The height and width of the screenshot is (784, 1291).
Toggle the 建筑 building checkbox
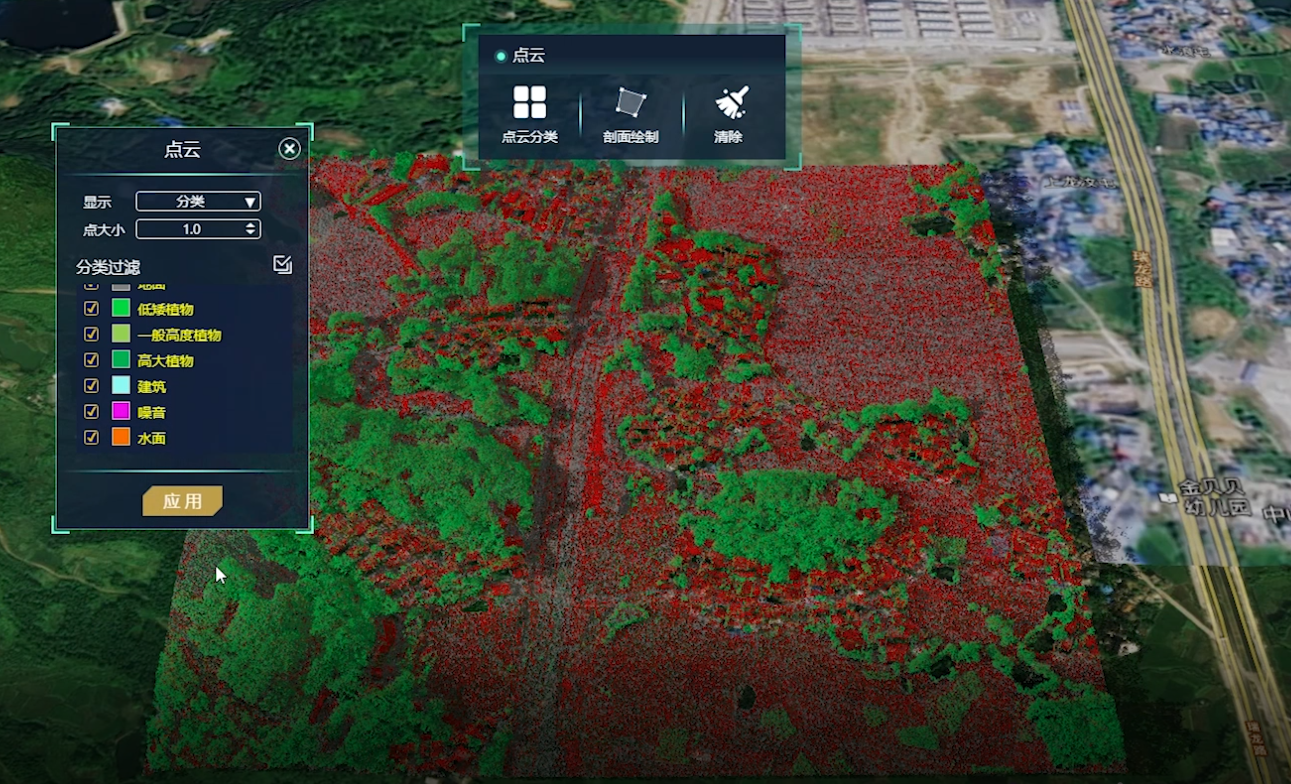pos(91,386)
